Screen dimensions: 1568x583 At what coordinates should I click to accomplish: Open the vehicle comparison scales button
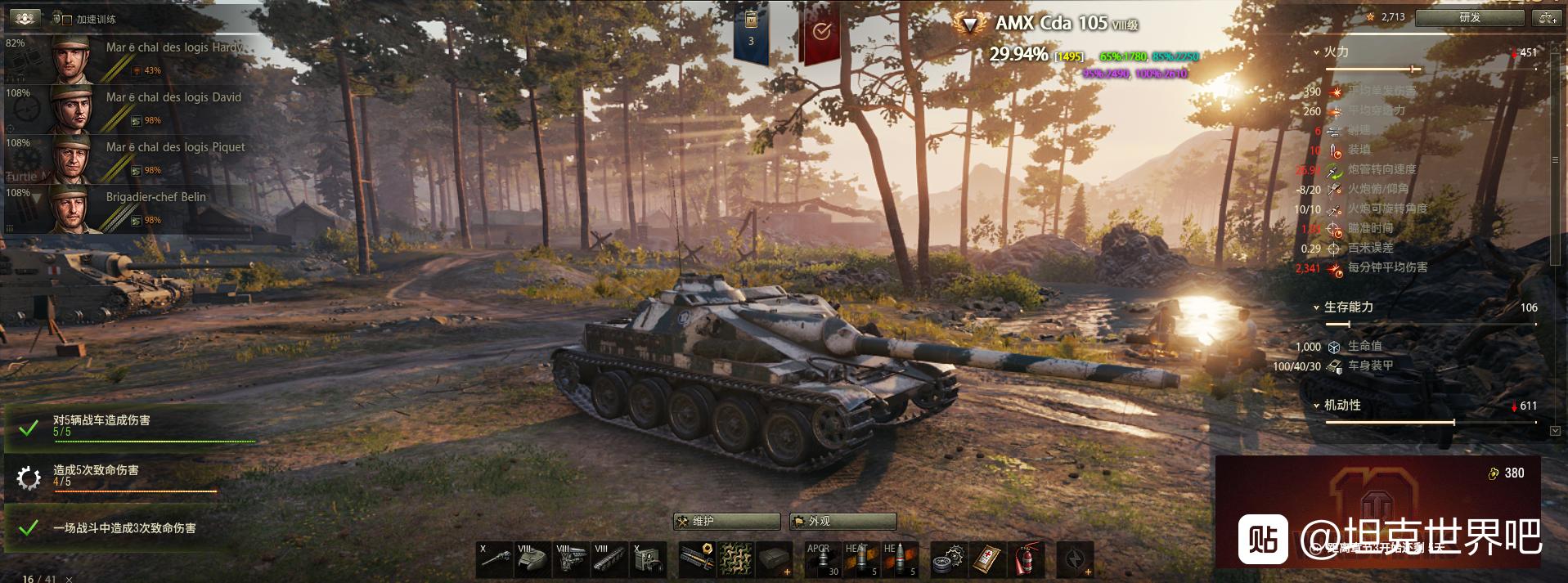click(x=1548, y=17)
